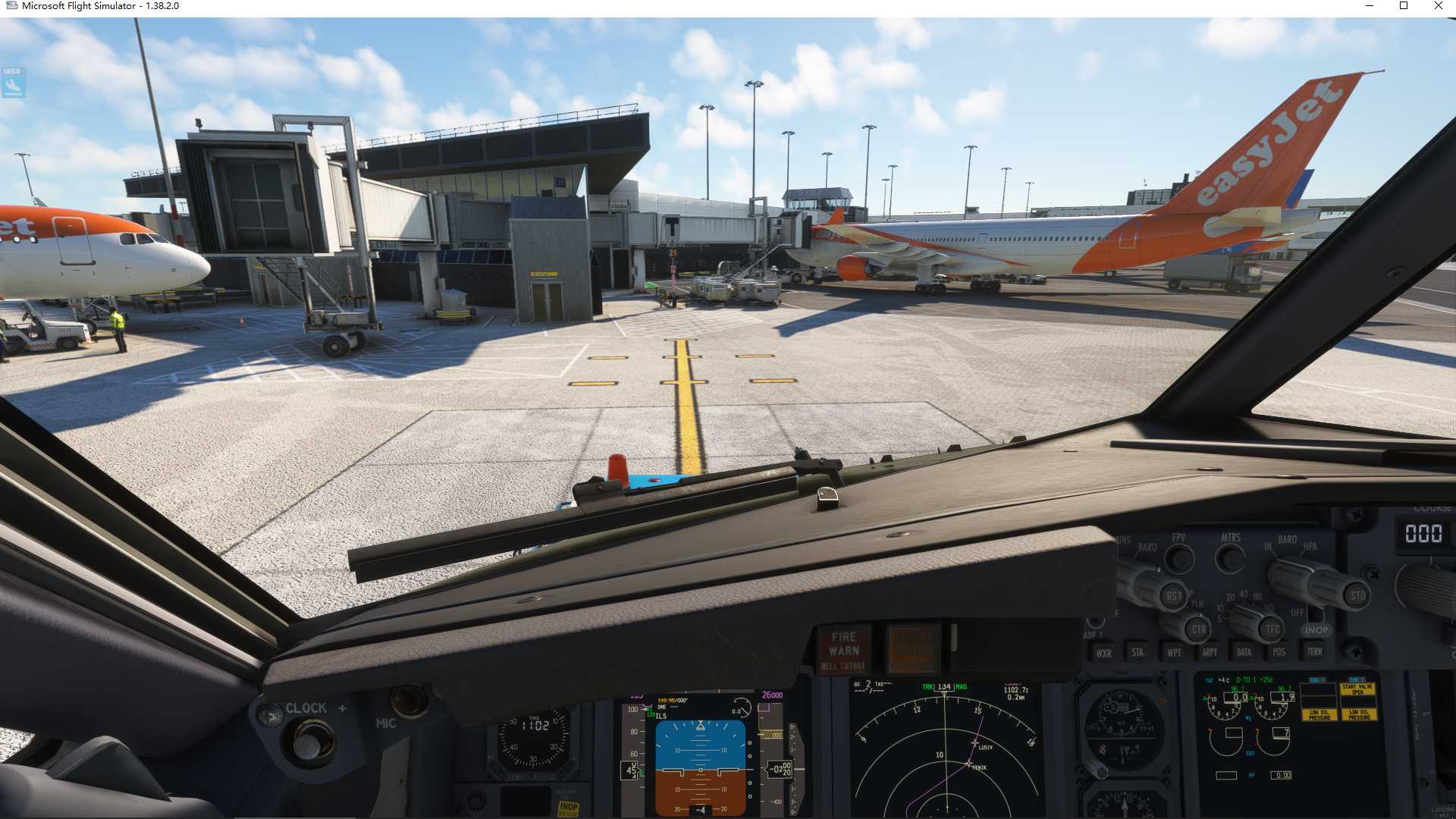Minimize the Flight Simulator window

click(x=1370, y=6)
